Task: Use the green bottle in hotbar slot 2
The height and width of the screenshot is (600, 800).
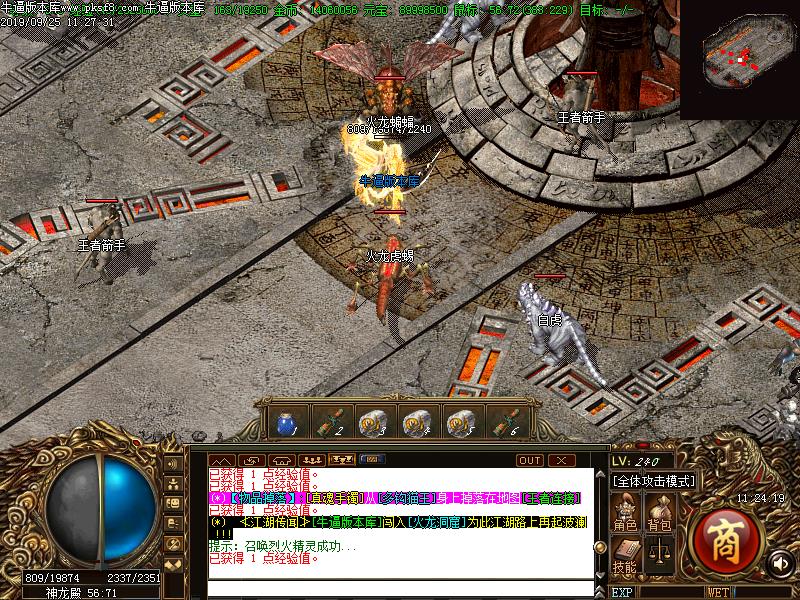Action: [327, 423]
